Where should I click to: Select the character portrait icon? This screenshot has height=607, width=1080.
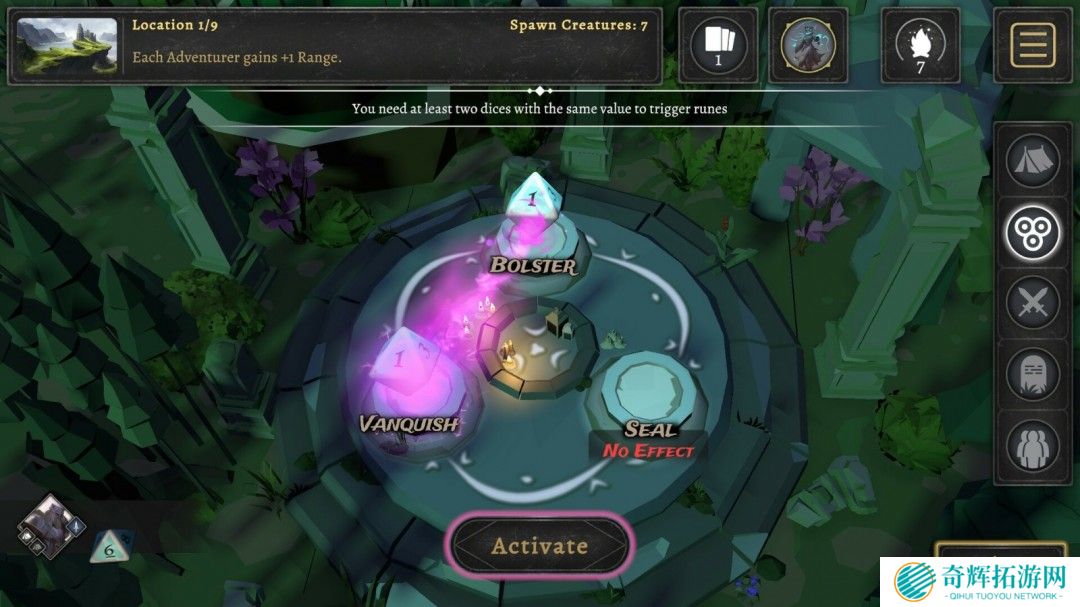[808, 45]
